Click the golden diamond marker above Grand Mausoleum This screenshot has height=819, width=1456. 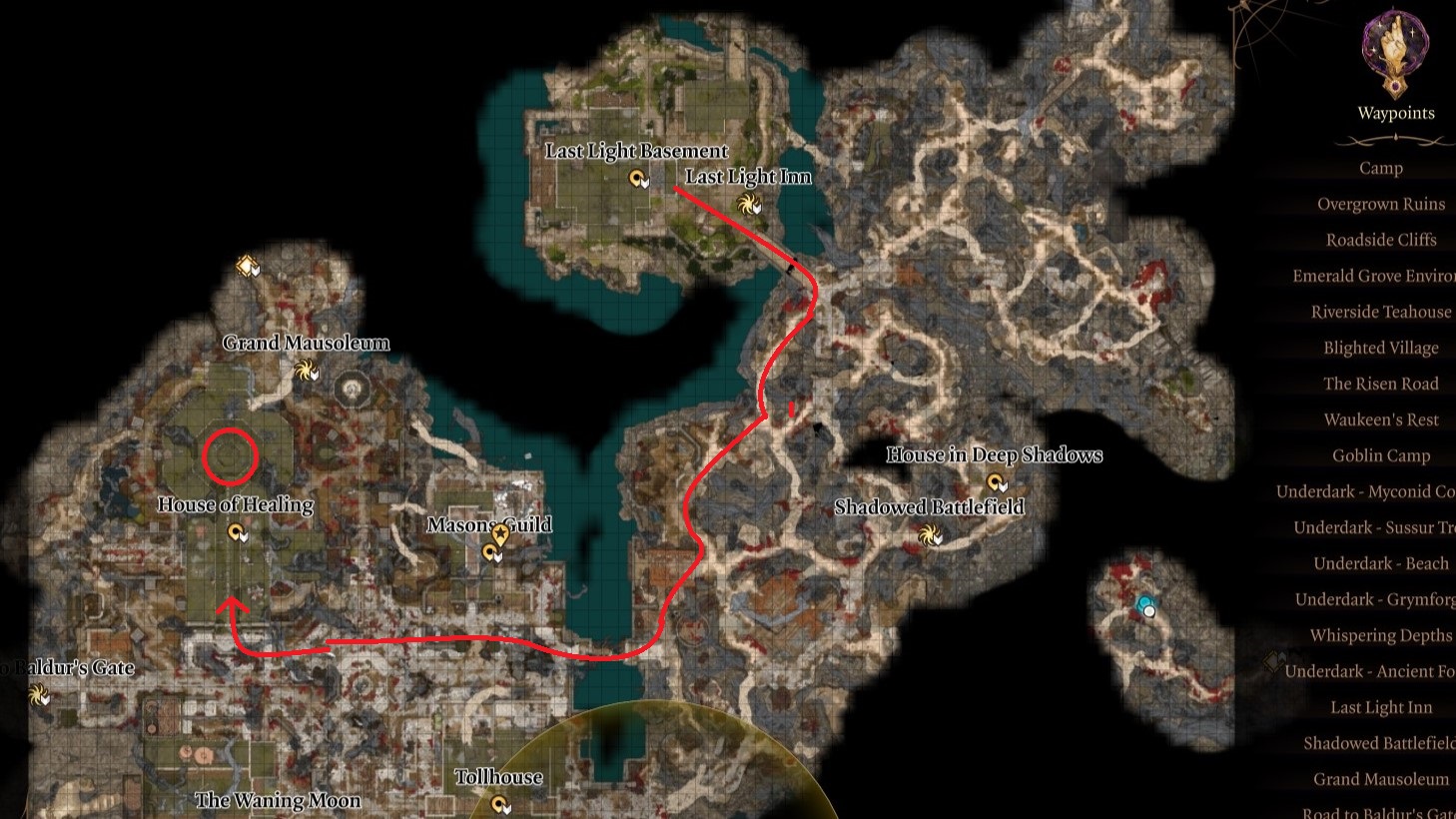coord(245,266)
